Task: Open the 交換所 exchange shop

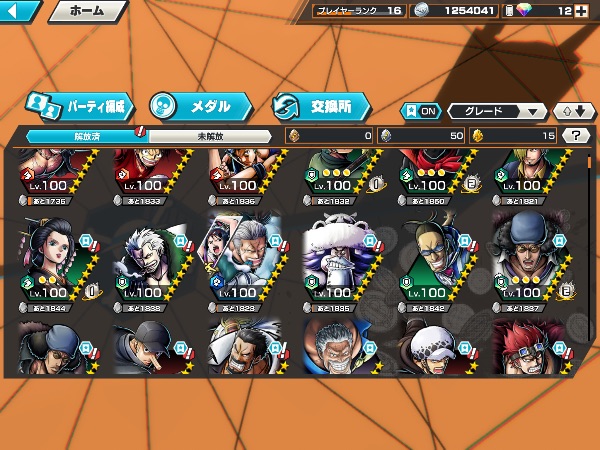Action: [320, 105]
